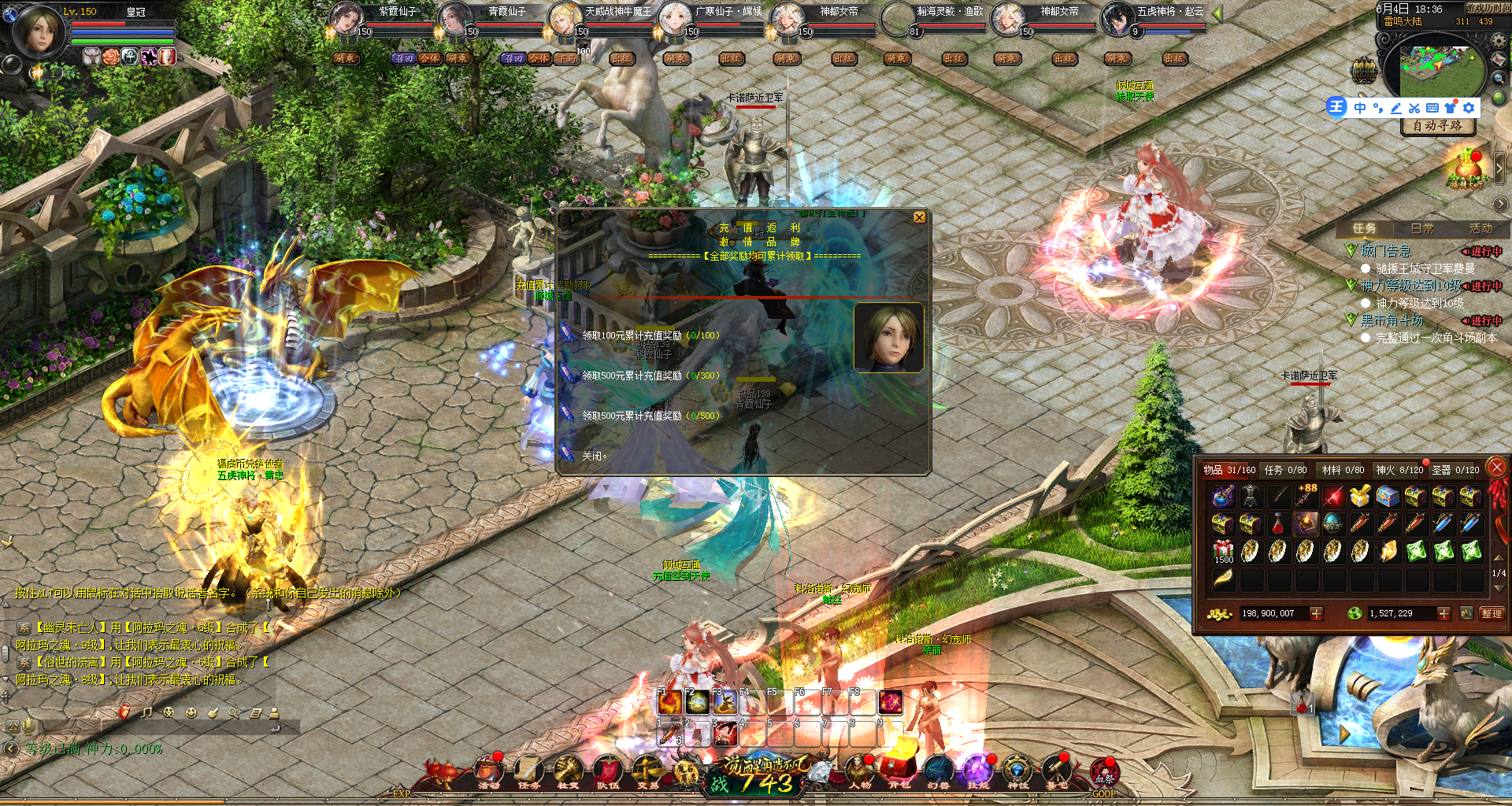Screen dimensions: 1512x806
Task: Select the yellow-ribbon gift box item
Action: (1359, 496)
